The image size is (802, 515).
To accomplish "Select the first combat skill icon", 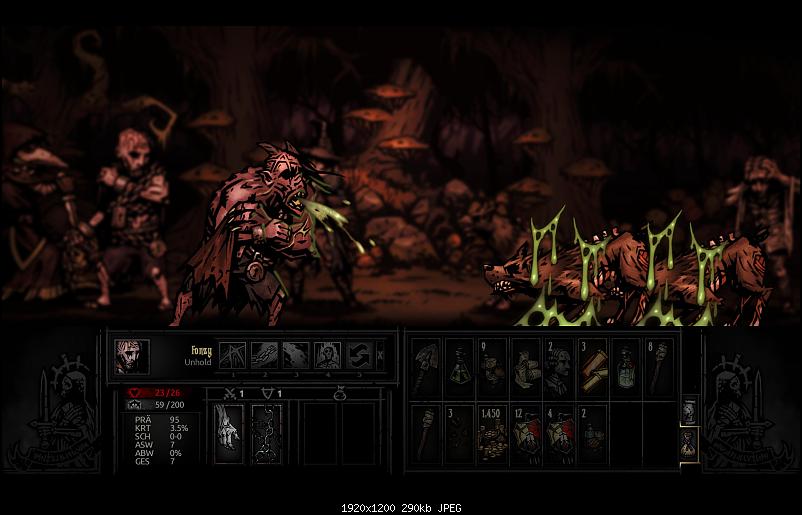I will [232, 355].
